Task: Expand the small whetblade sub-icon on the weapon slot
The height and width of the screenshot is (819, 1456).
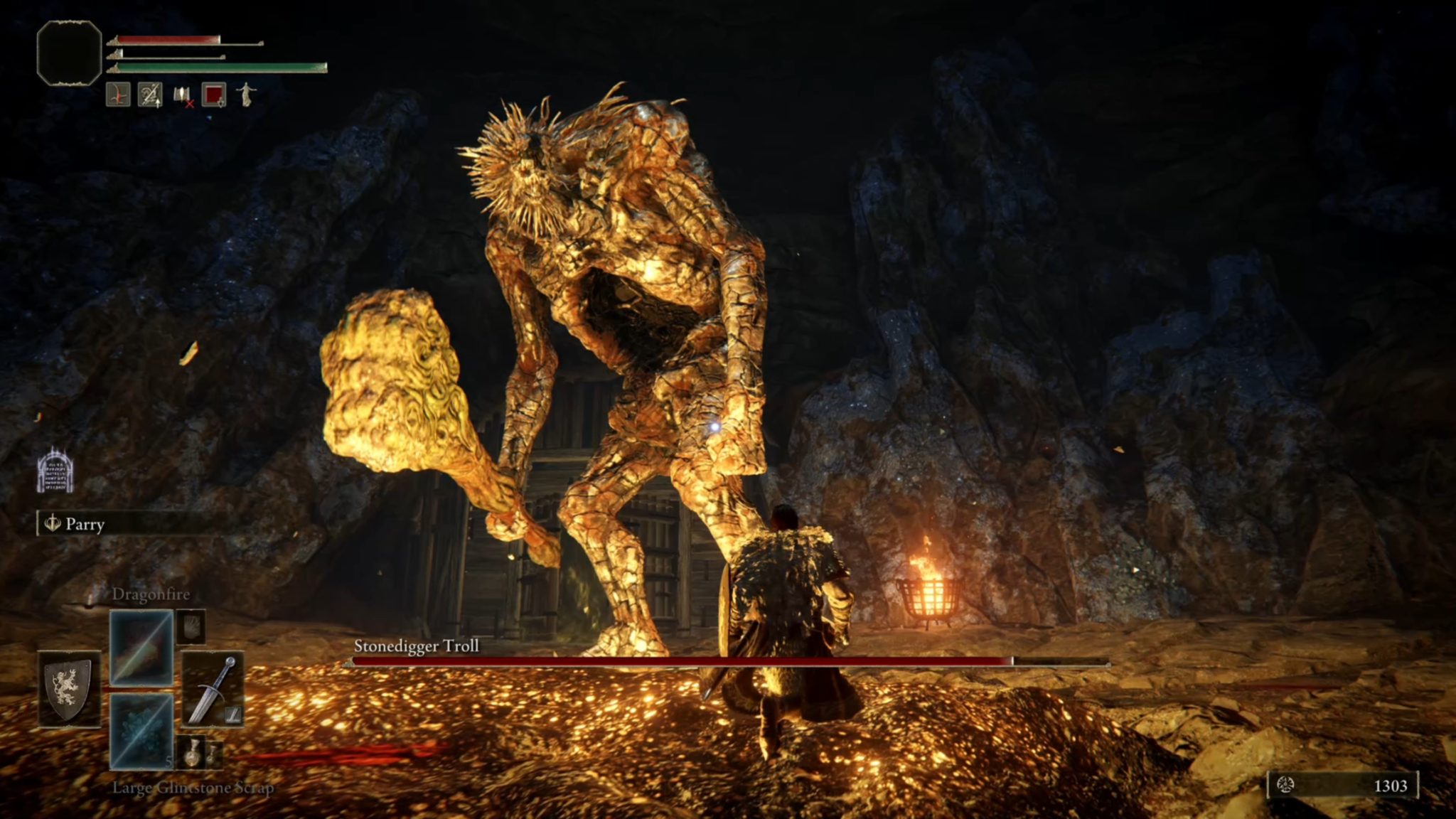Action: pos(232,715)
